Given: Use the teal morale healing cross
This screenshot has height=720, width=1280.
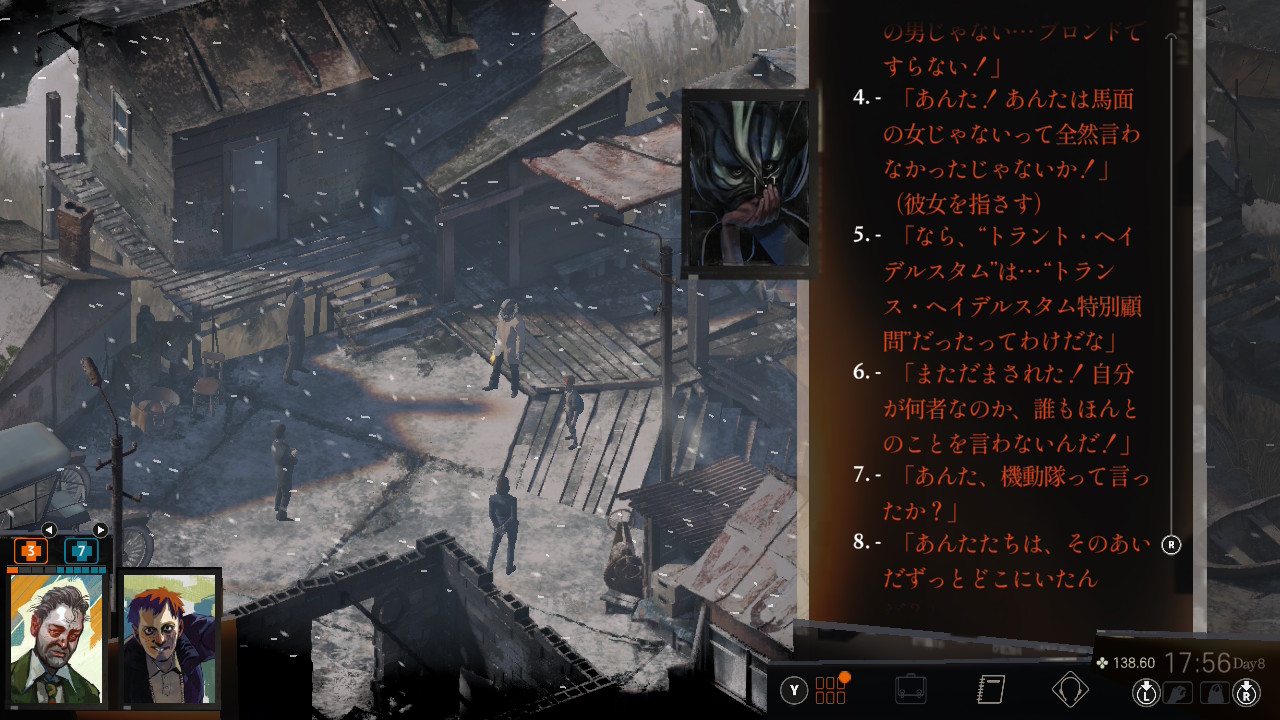Looking at the screenshot, I should pyautogui.click(x=81, y=551).
